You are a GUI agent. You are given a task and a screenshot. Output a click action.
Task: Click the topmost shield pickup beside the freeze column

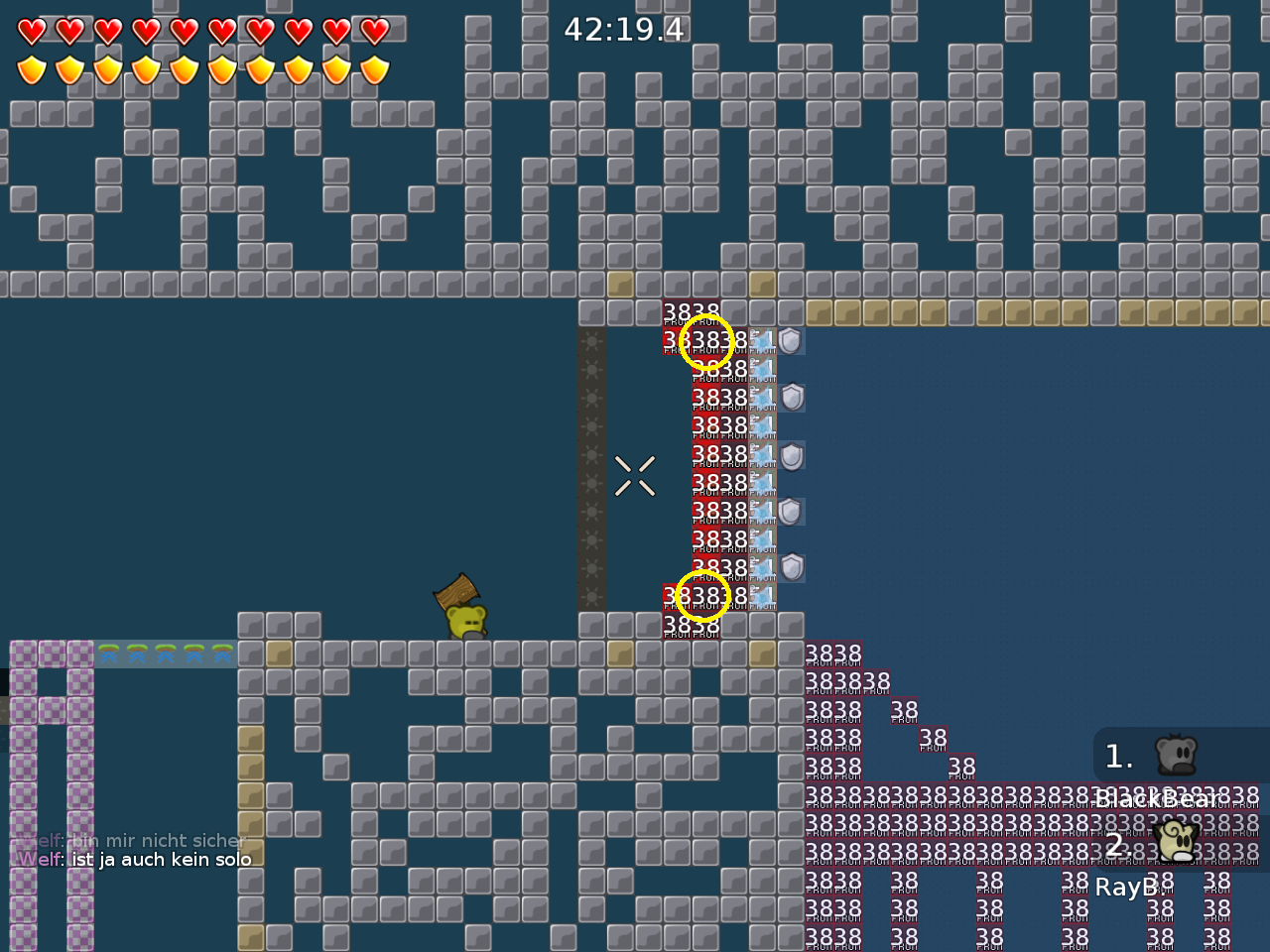pyautogui.click(x=789, y=340)
